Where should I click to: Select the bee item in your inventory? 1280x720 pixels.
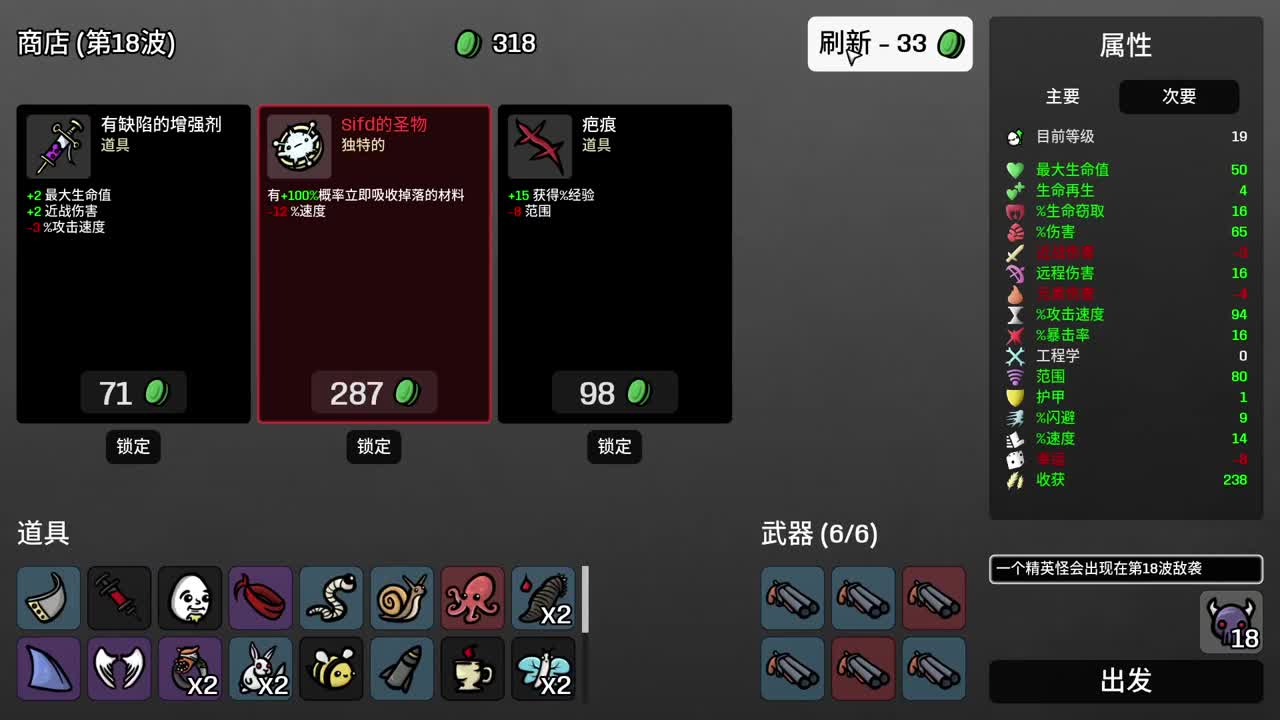(x=331, y=668)
